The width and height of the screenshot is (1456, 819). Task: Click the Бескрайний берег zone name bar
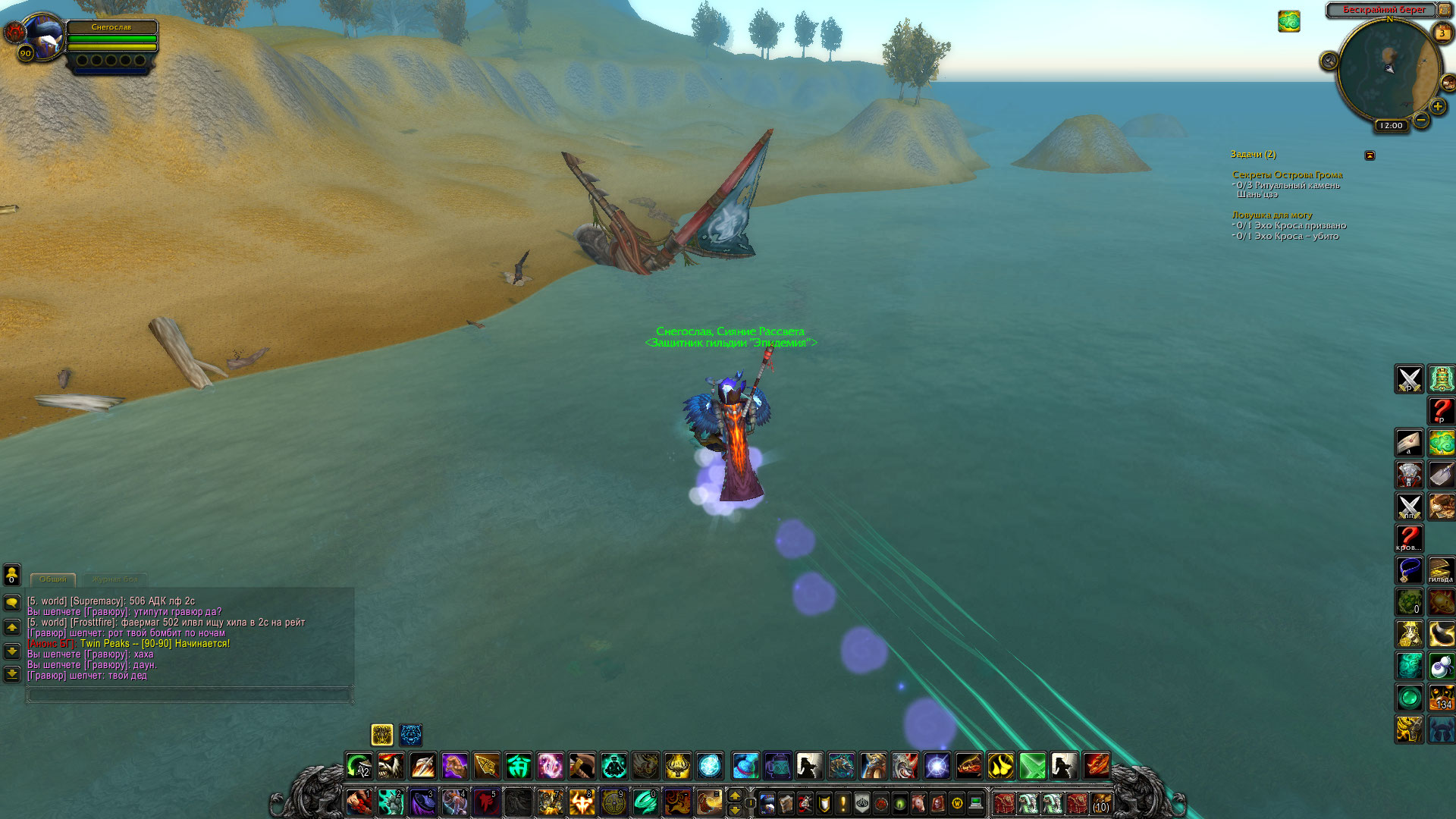(1383, 10)
